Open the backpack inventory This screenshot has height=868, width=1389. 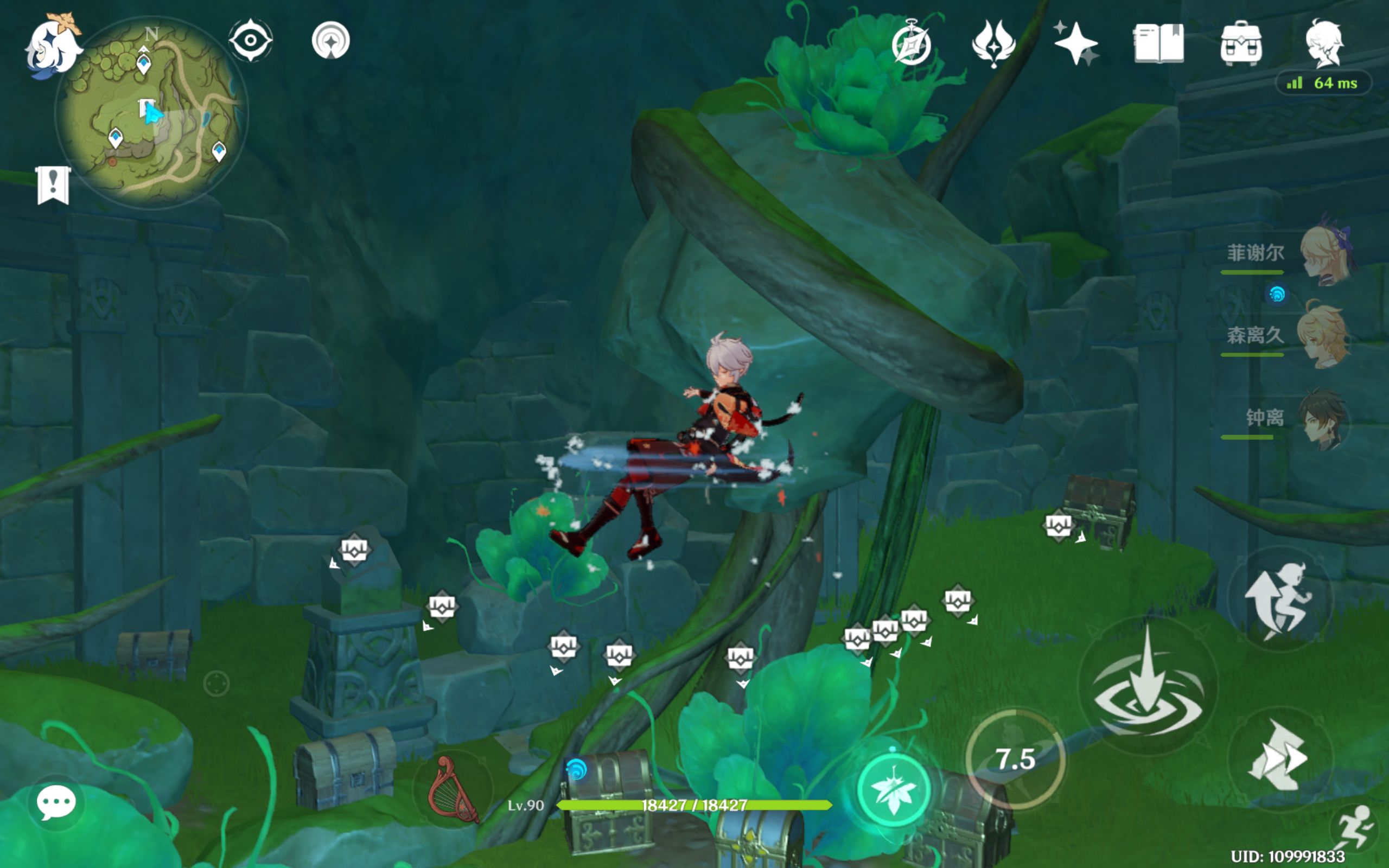pyautogui.click(x=1241, y=43)
